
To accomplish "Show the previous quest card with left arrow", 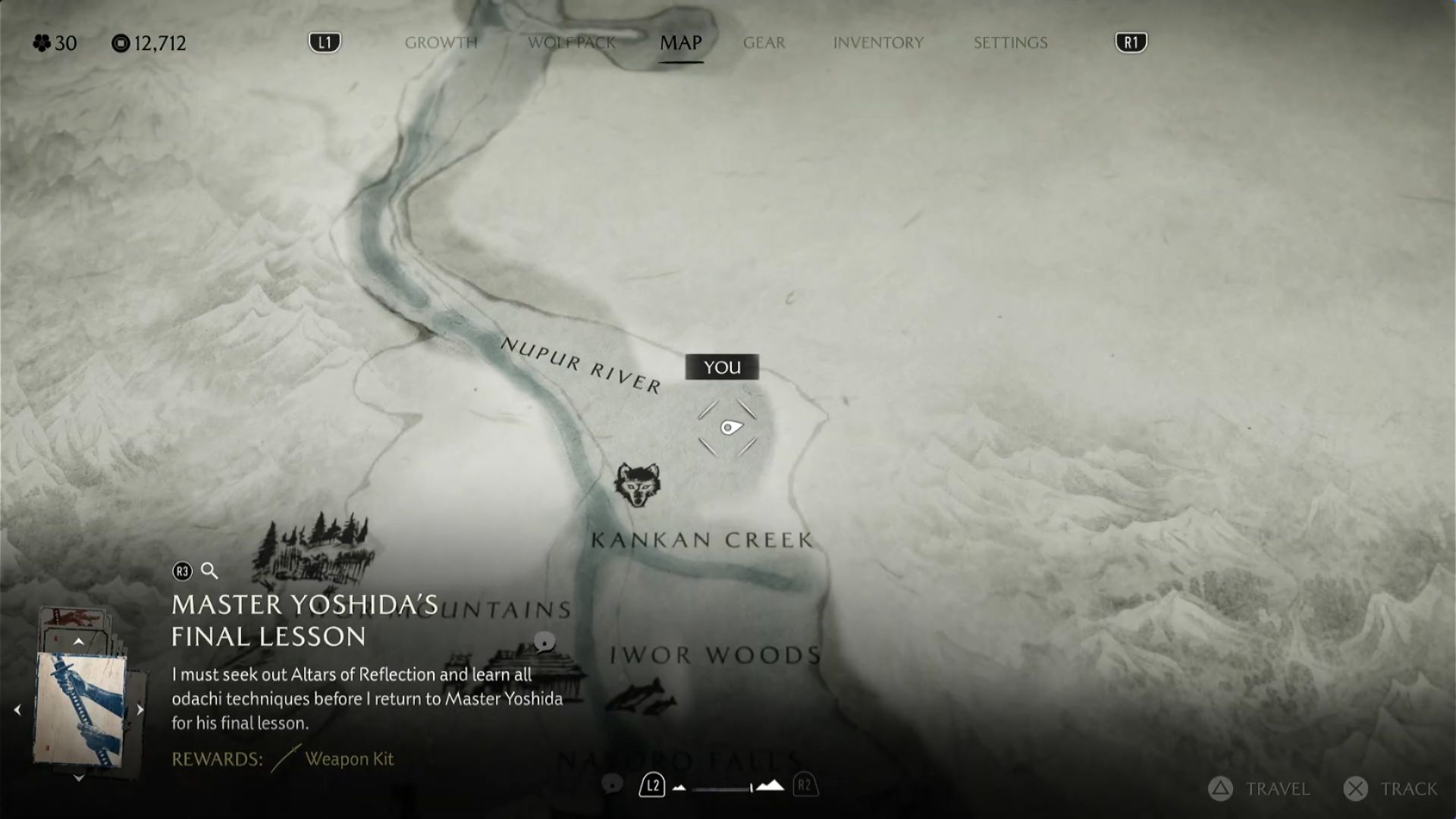I will [x=17, y=710].
